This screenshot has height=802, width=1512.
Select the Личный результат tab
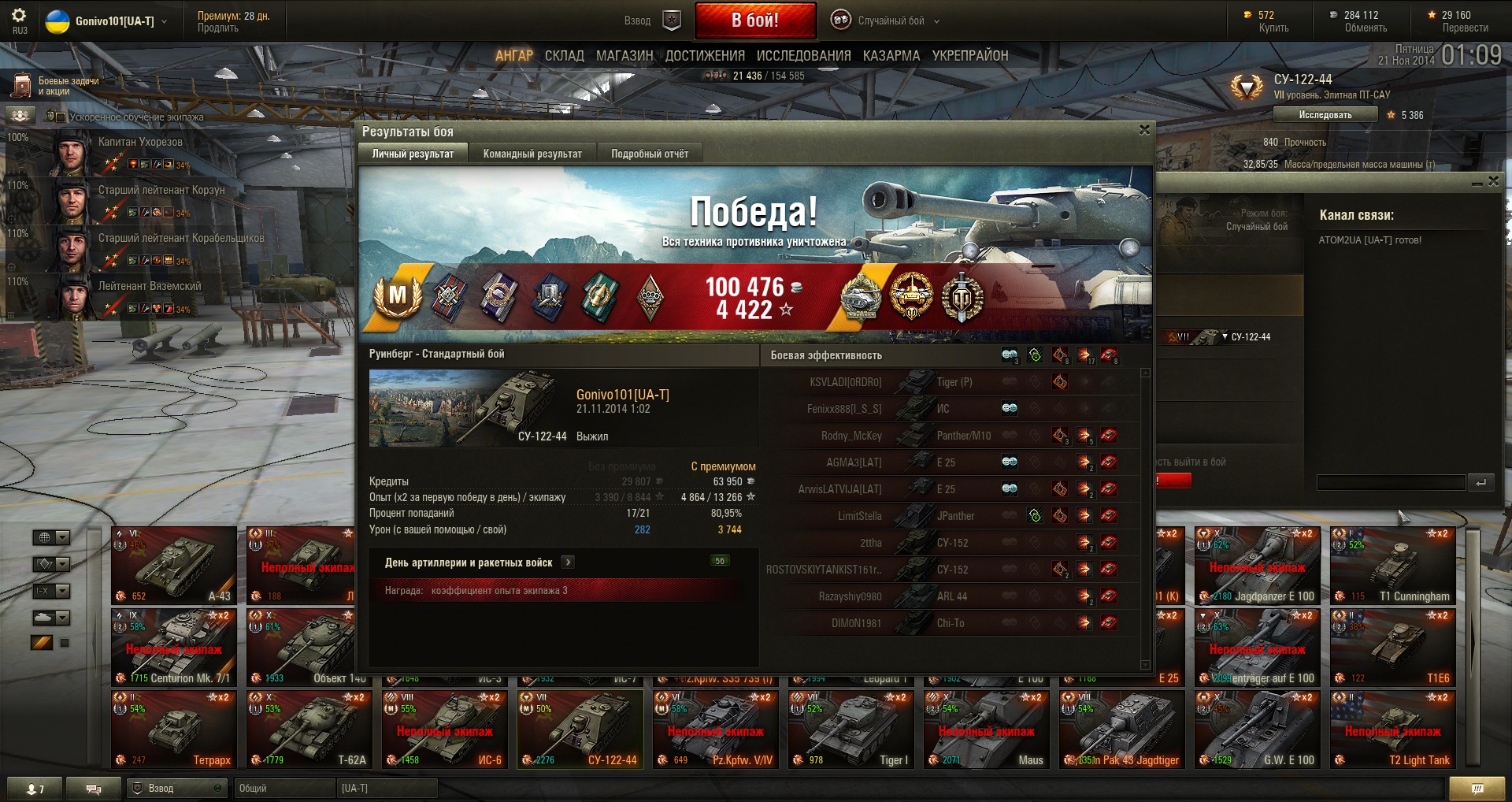tap(413, 154)
